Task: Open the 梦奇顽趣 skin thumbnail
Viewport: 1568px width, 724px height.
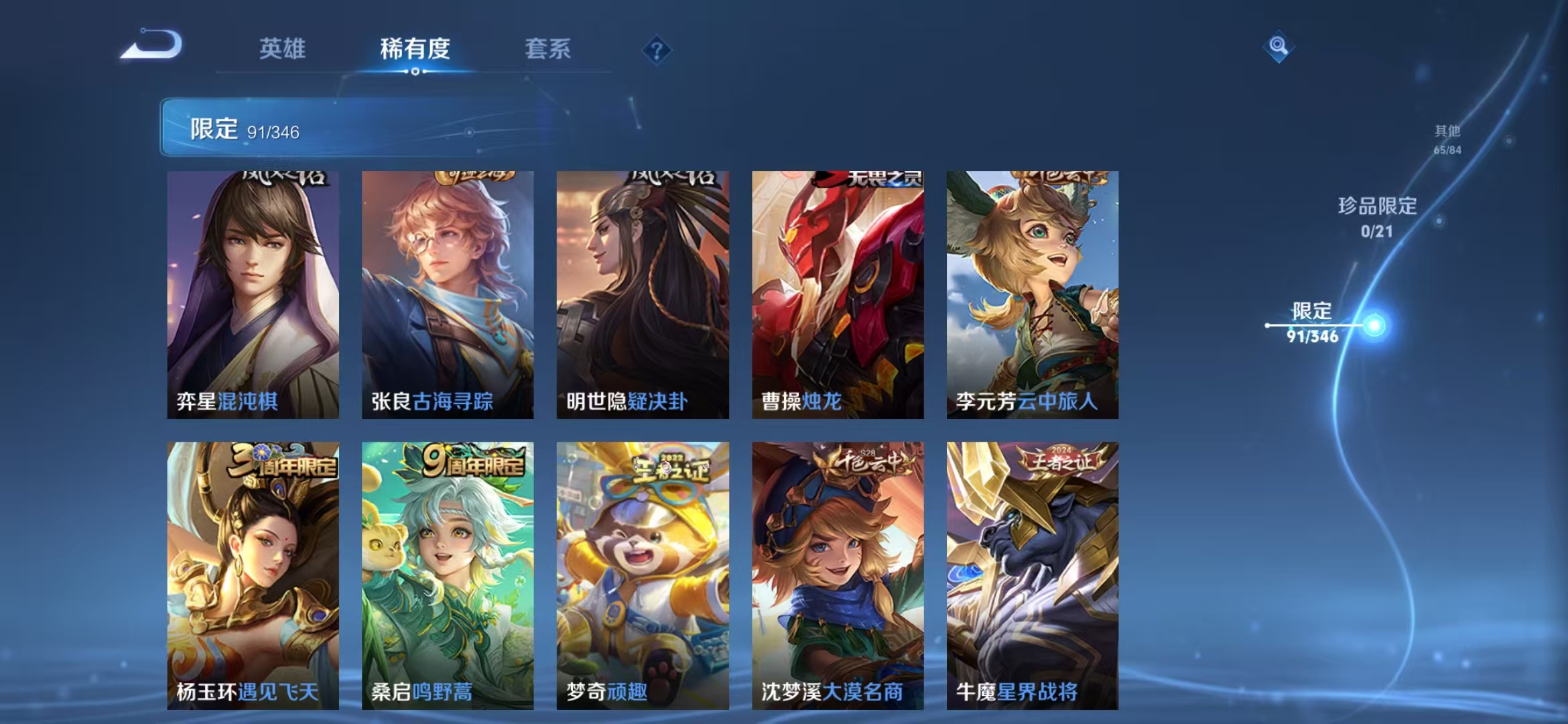Action: [643, 577]
